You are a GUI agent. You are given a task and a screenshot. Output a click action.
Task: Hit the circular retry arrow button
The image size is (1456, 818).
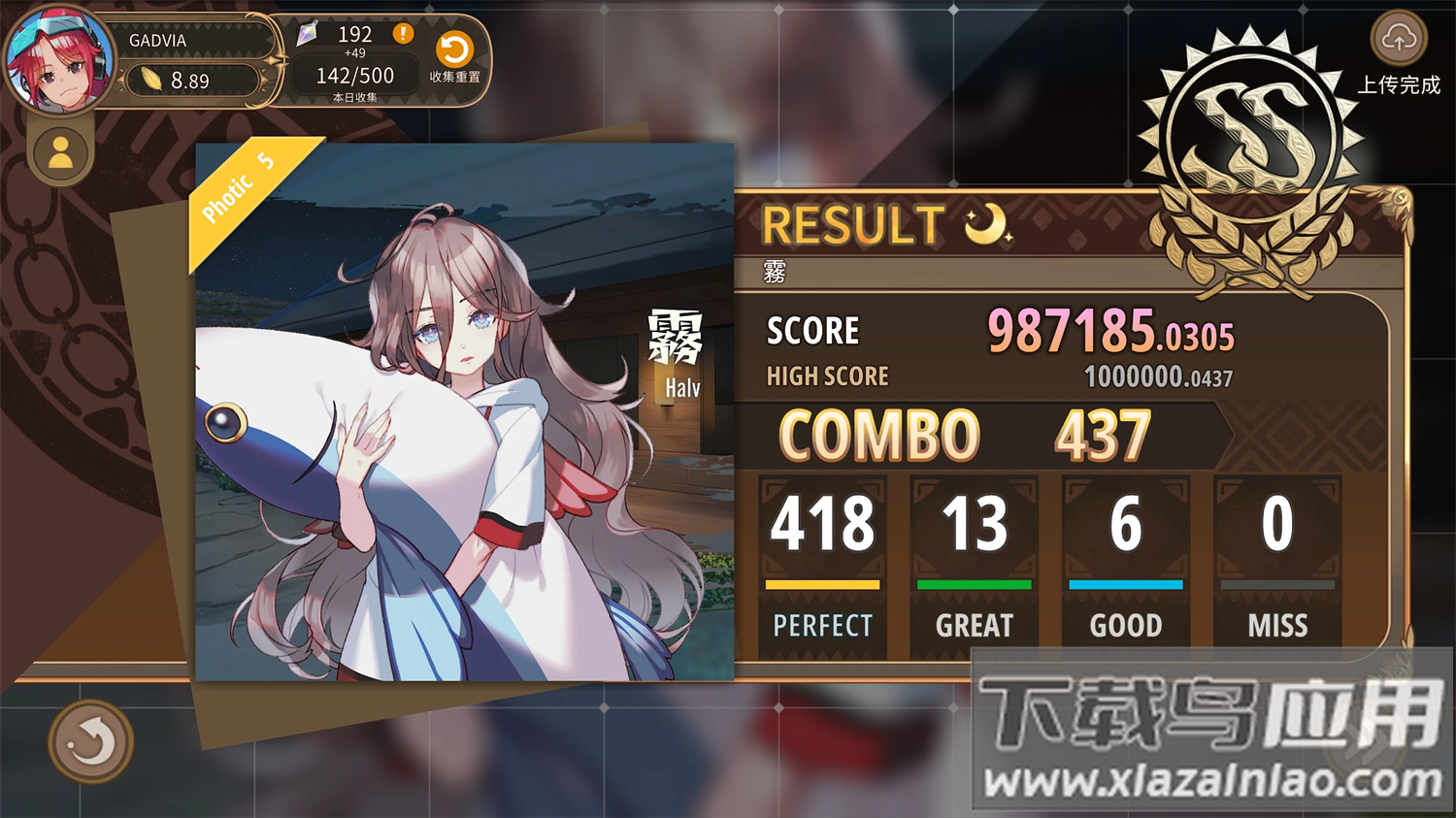click(x=90, y=741)
